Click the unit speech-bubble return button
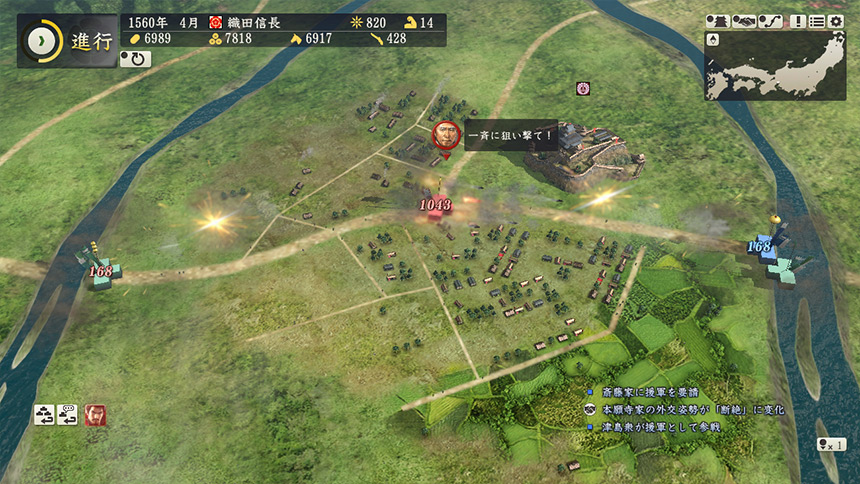Screen dimensions: 860x484 click(x=68, y=414)
